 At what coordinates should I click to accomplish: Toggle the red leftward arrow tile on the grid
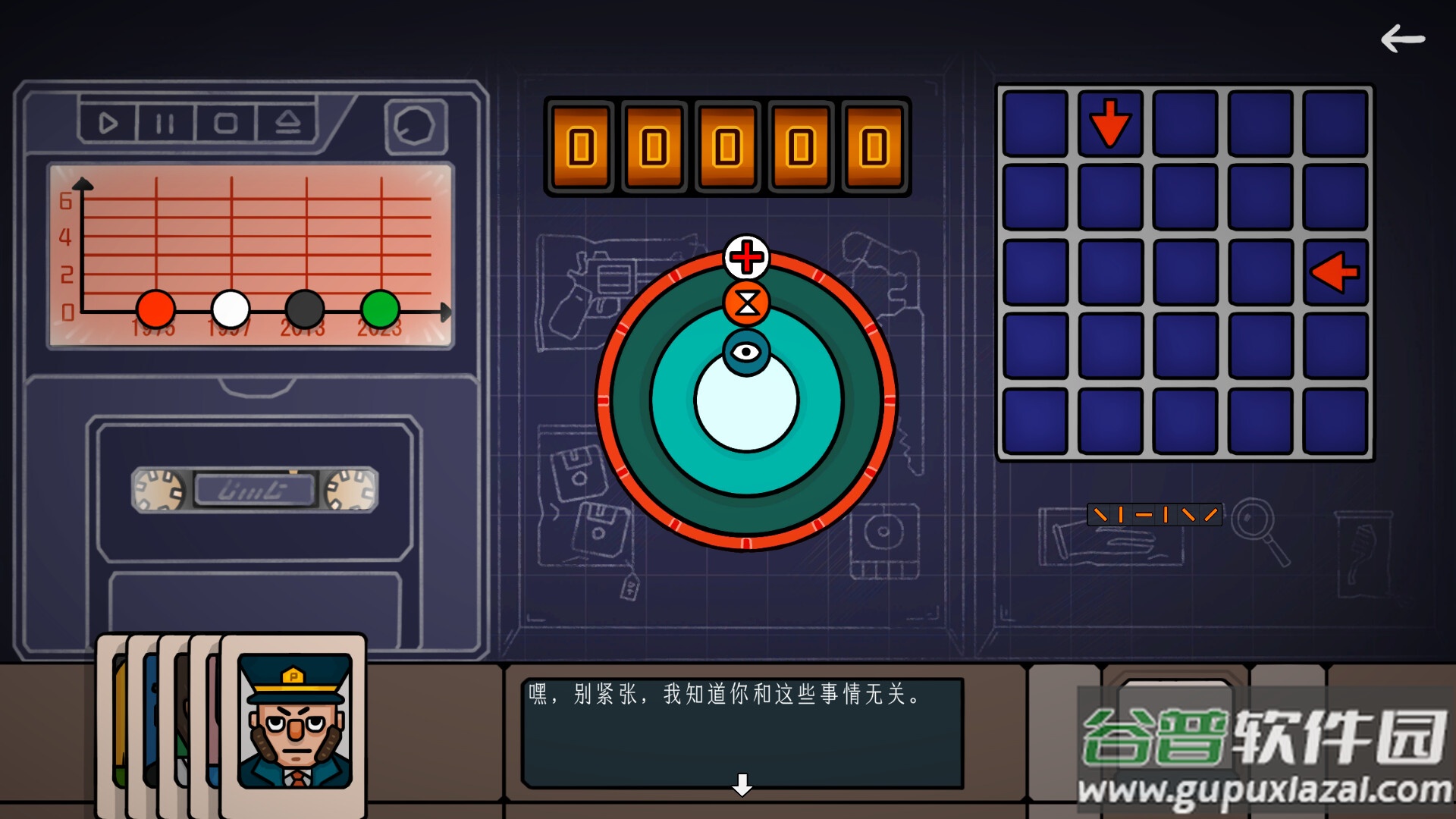pyautogui.click(x=1337, y=271)
